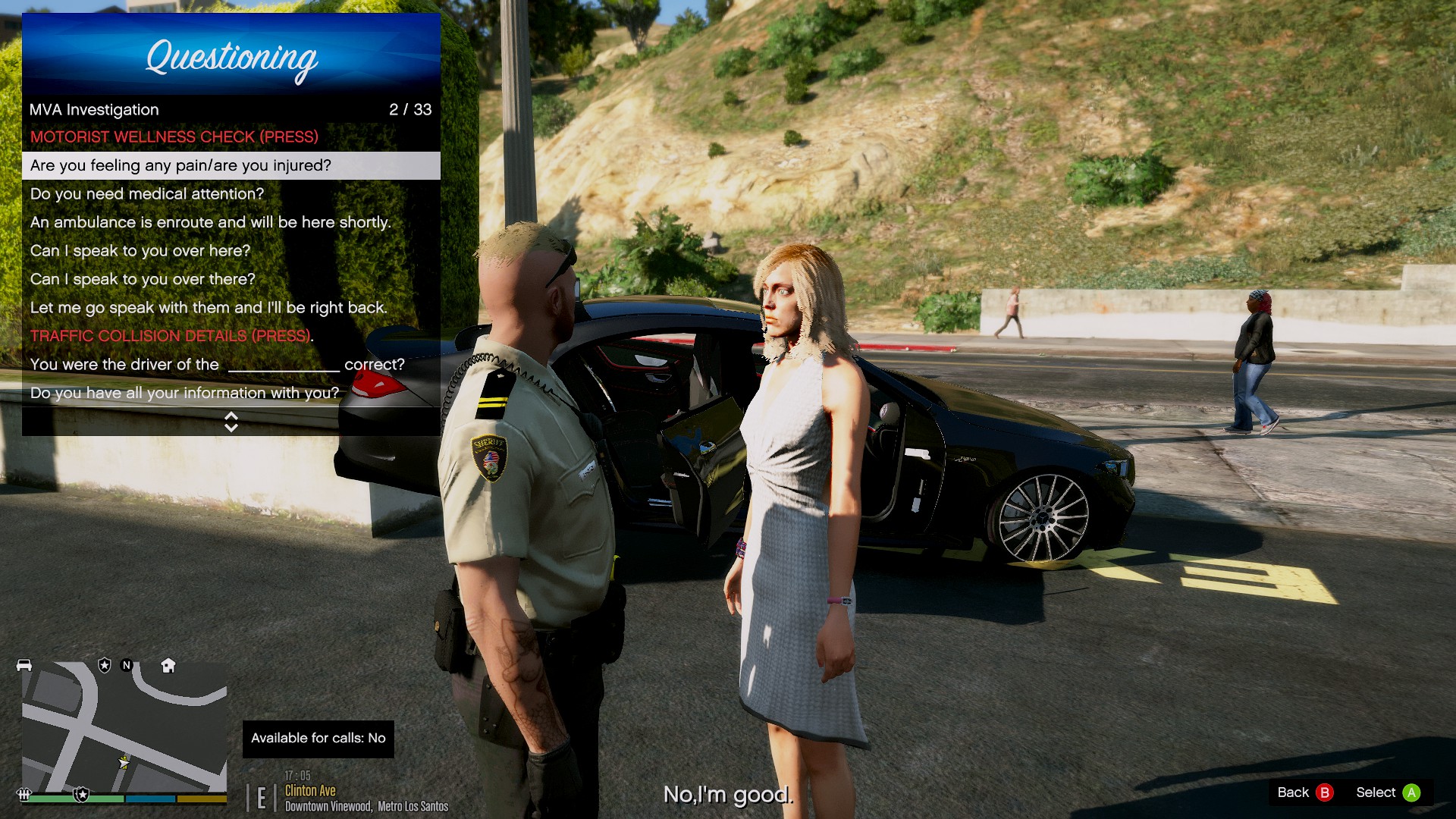Click the menu scroll arrows indicator

231,422
